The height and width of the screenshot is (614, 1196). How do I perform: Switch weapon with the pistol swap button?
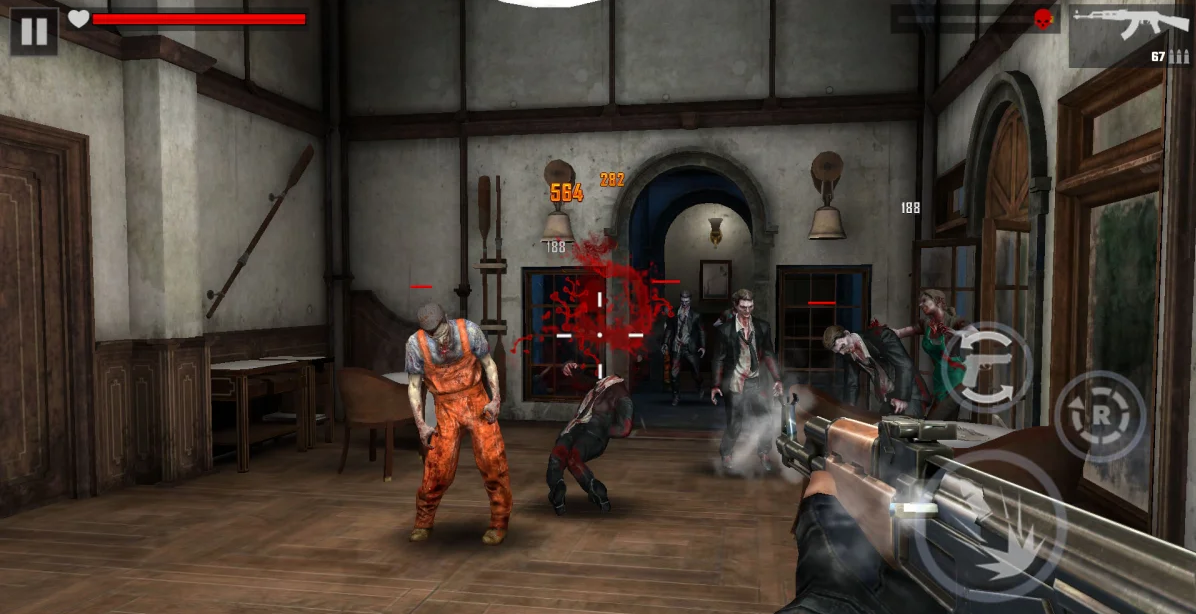pos(987,367)
